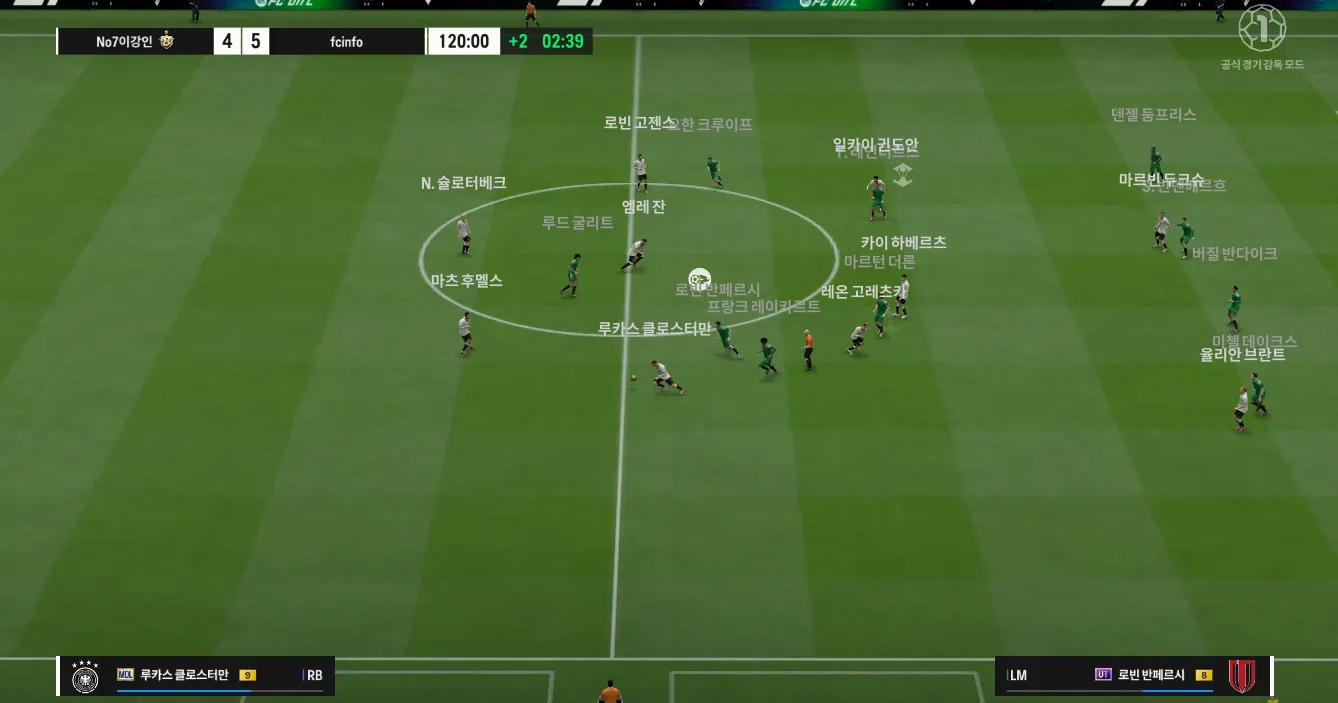Click the No7이강인 team name on scoreboard
Viewport: 1338px width, 703px height.
click(124, 42)
